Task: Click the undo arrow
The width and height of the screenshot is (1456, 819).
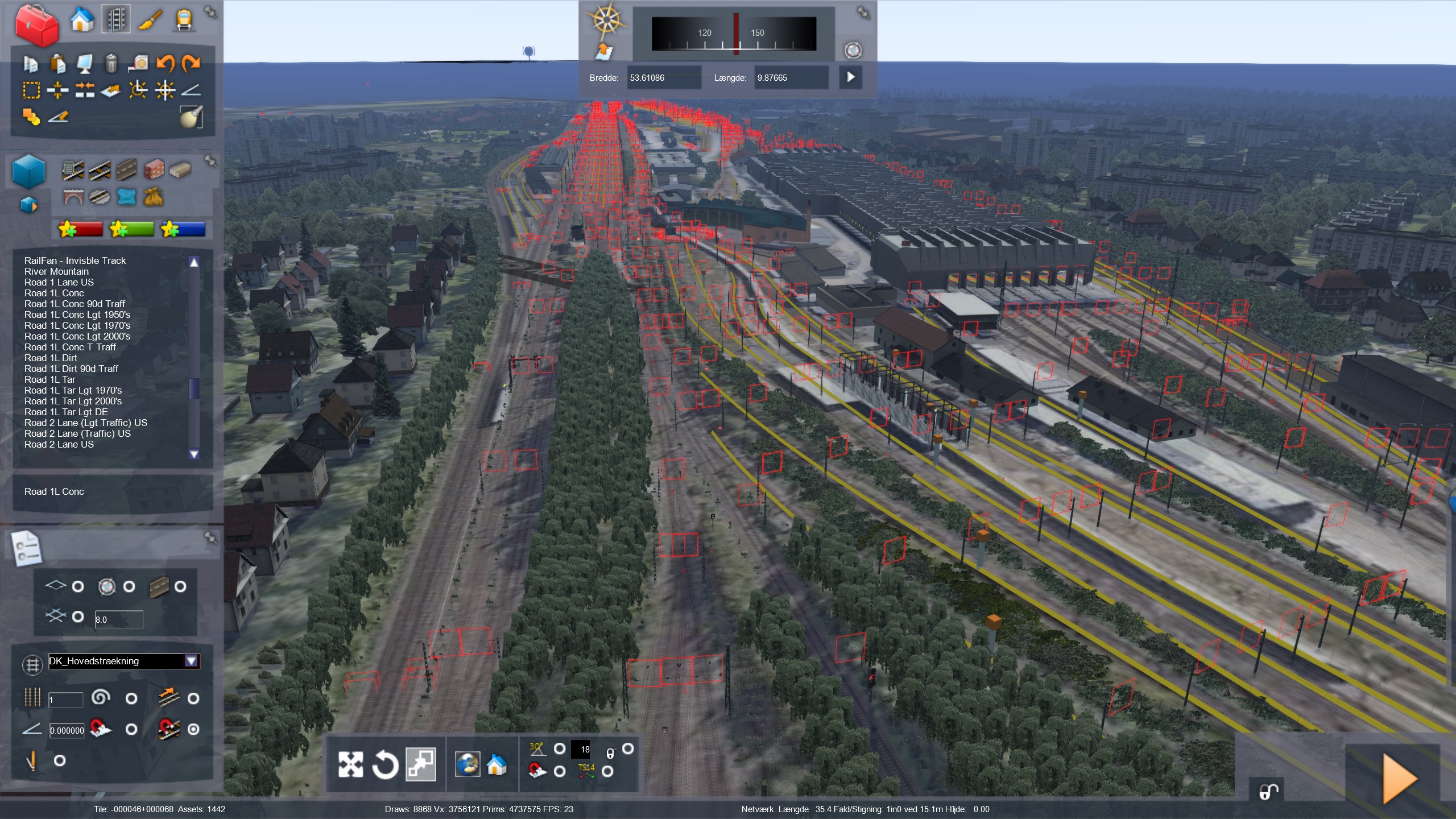Action: point(166,63)
